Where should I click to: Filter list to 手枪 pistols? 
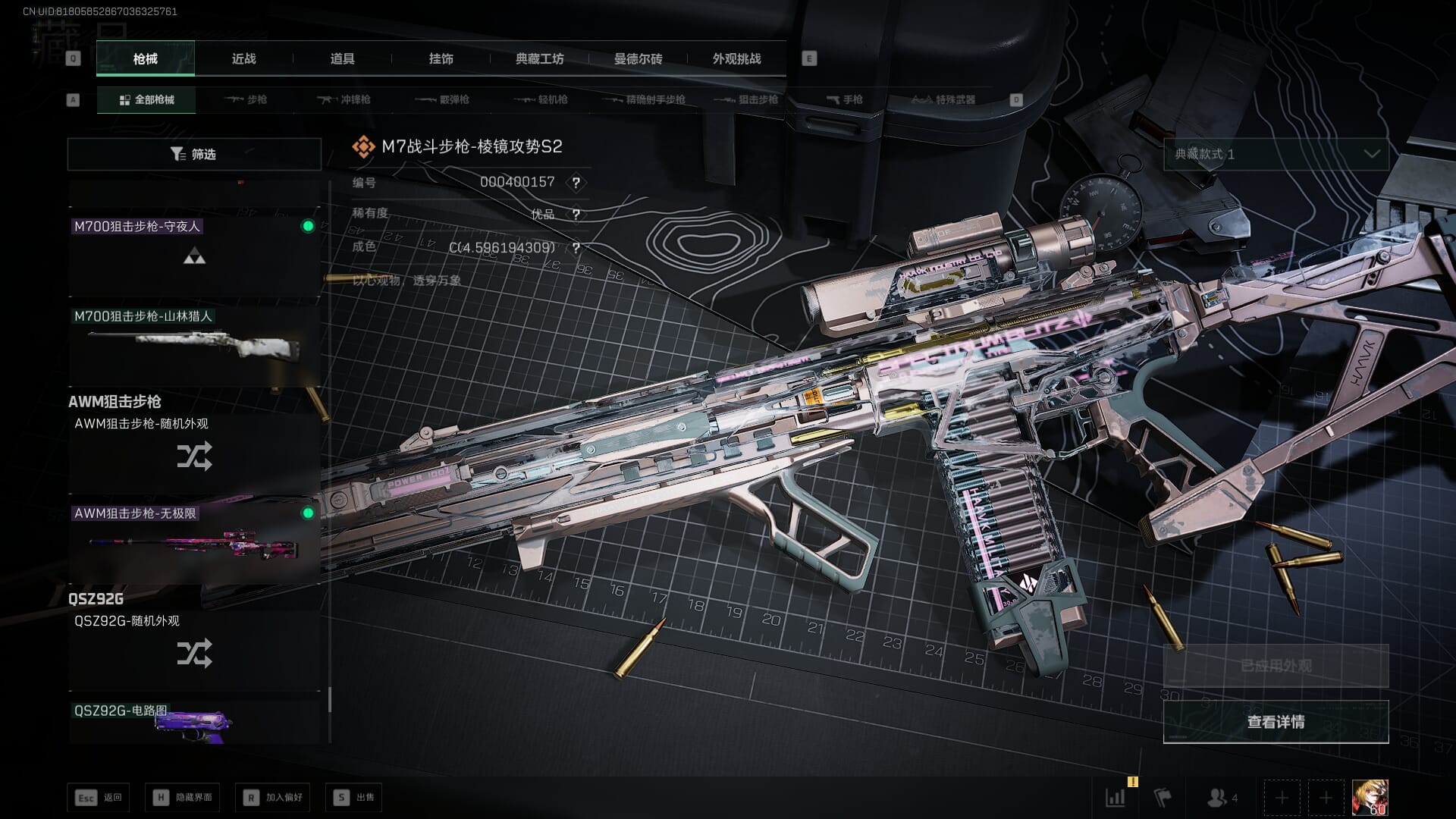pos(845,100)
